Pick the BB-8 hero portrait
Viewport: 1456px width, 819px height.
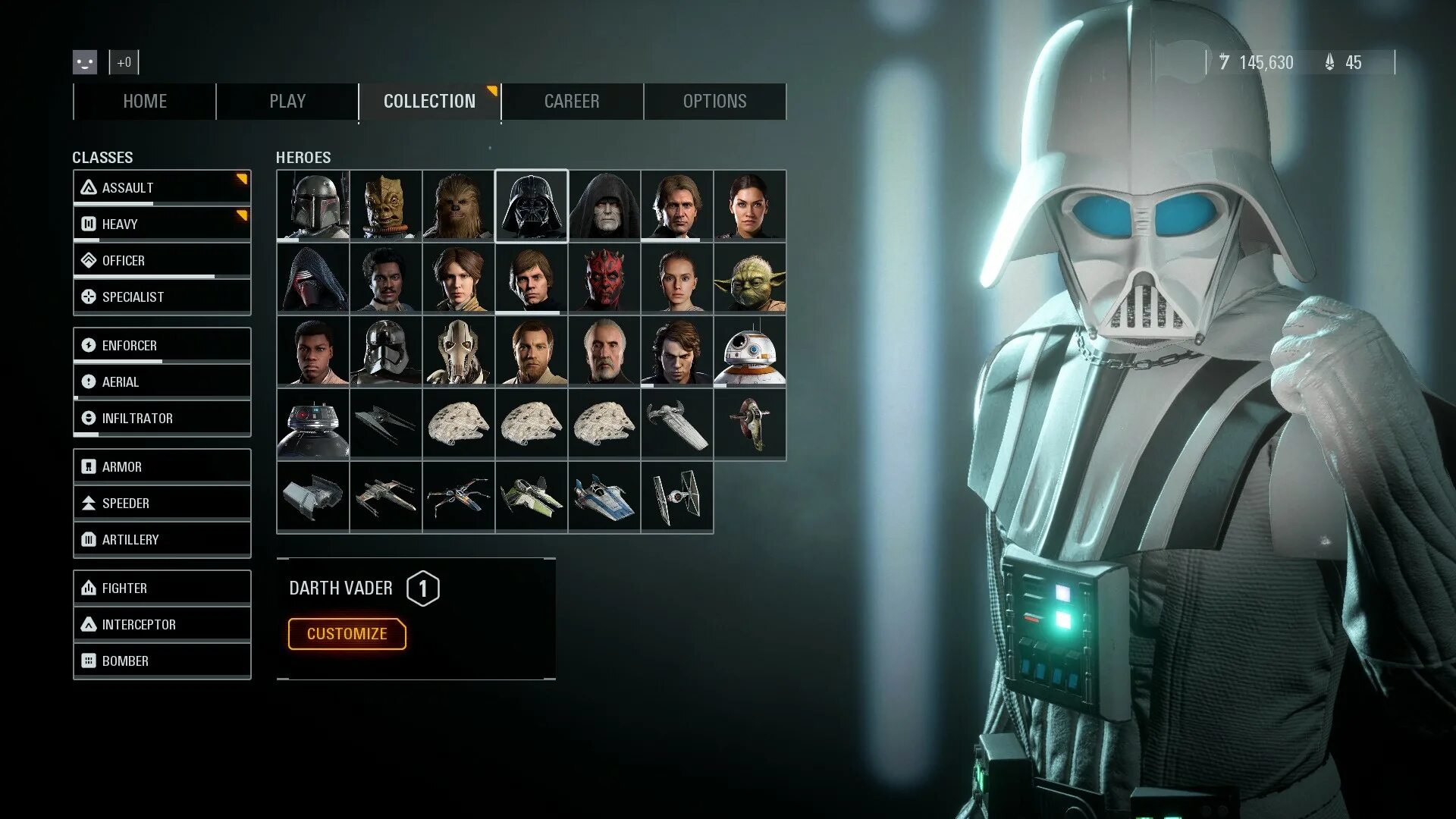[750, 351]
